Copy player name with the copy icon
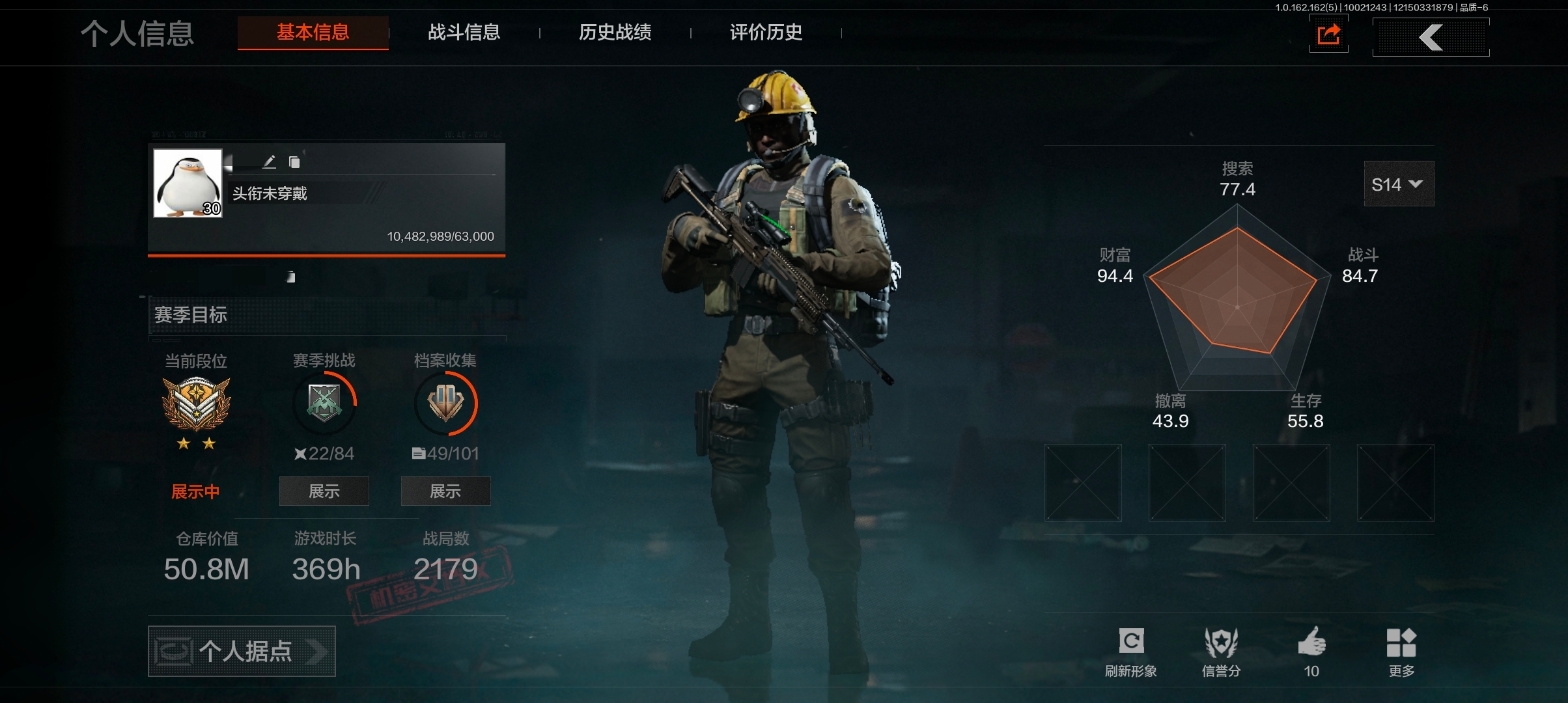The width and height of the screenshot is (1568, 703). pos(294,162)
